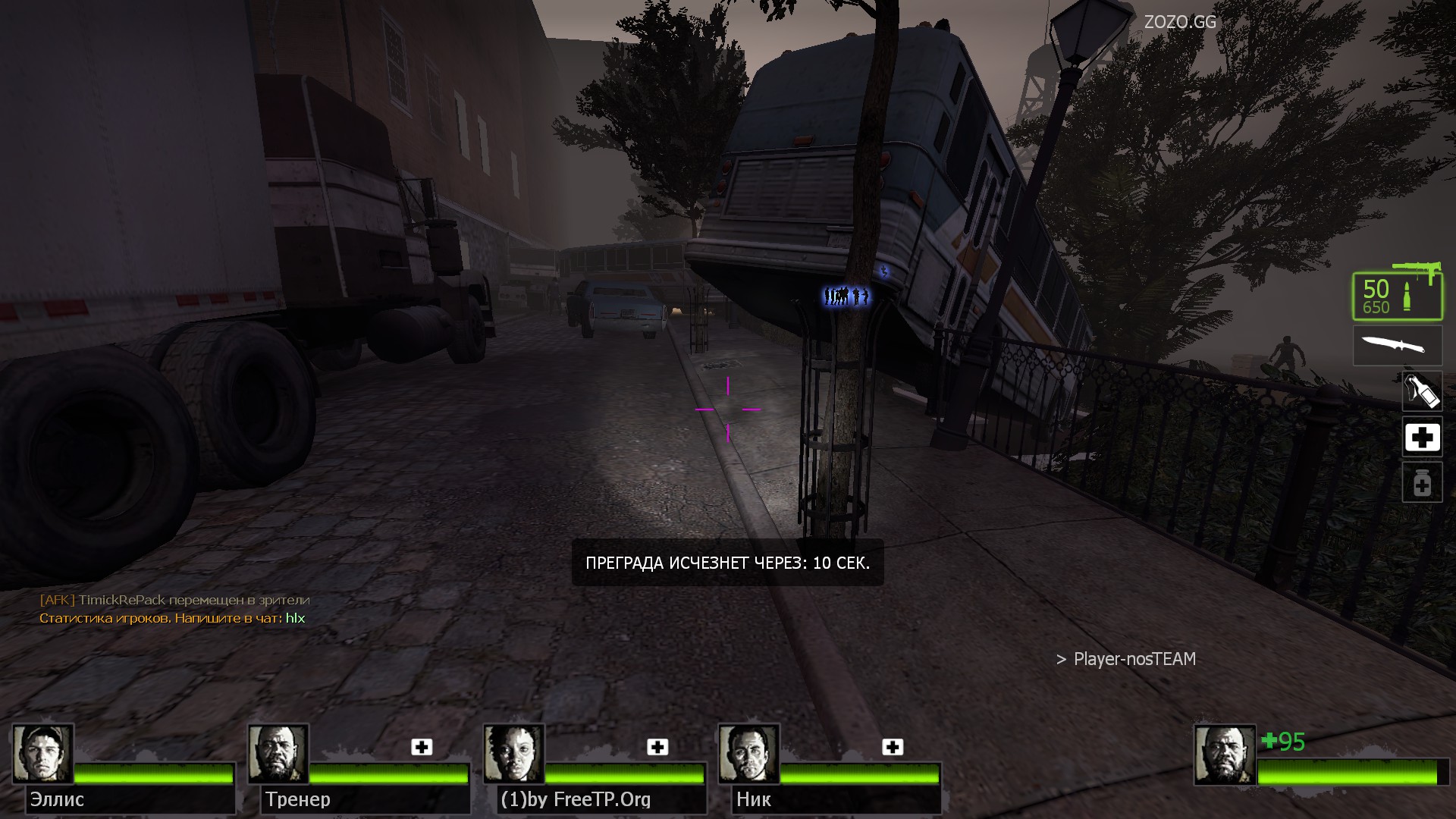This screenshot has height=819, width=1456.
Task: Choose the Molotov cocktail slot
Action: (1422, 392)
